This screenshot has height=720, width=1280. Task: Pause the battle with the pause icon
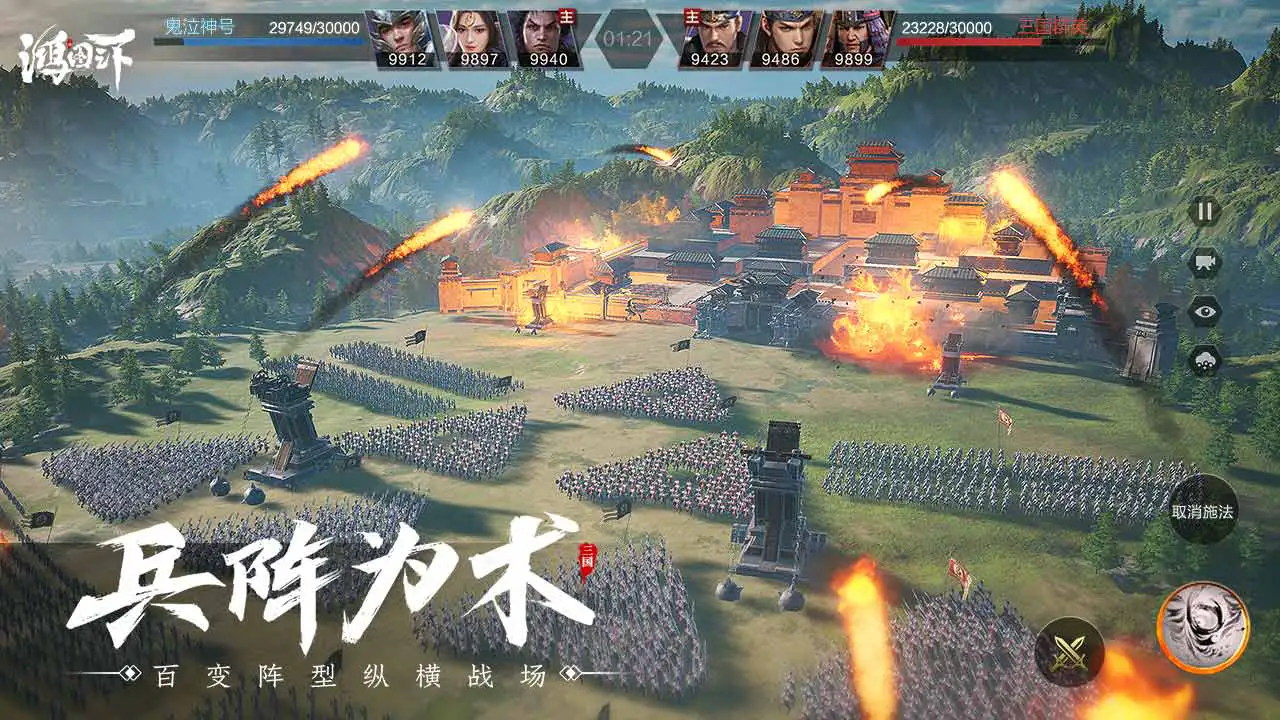click(1205, 212)
